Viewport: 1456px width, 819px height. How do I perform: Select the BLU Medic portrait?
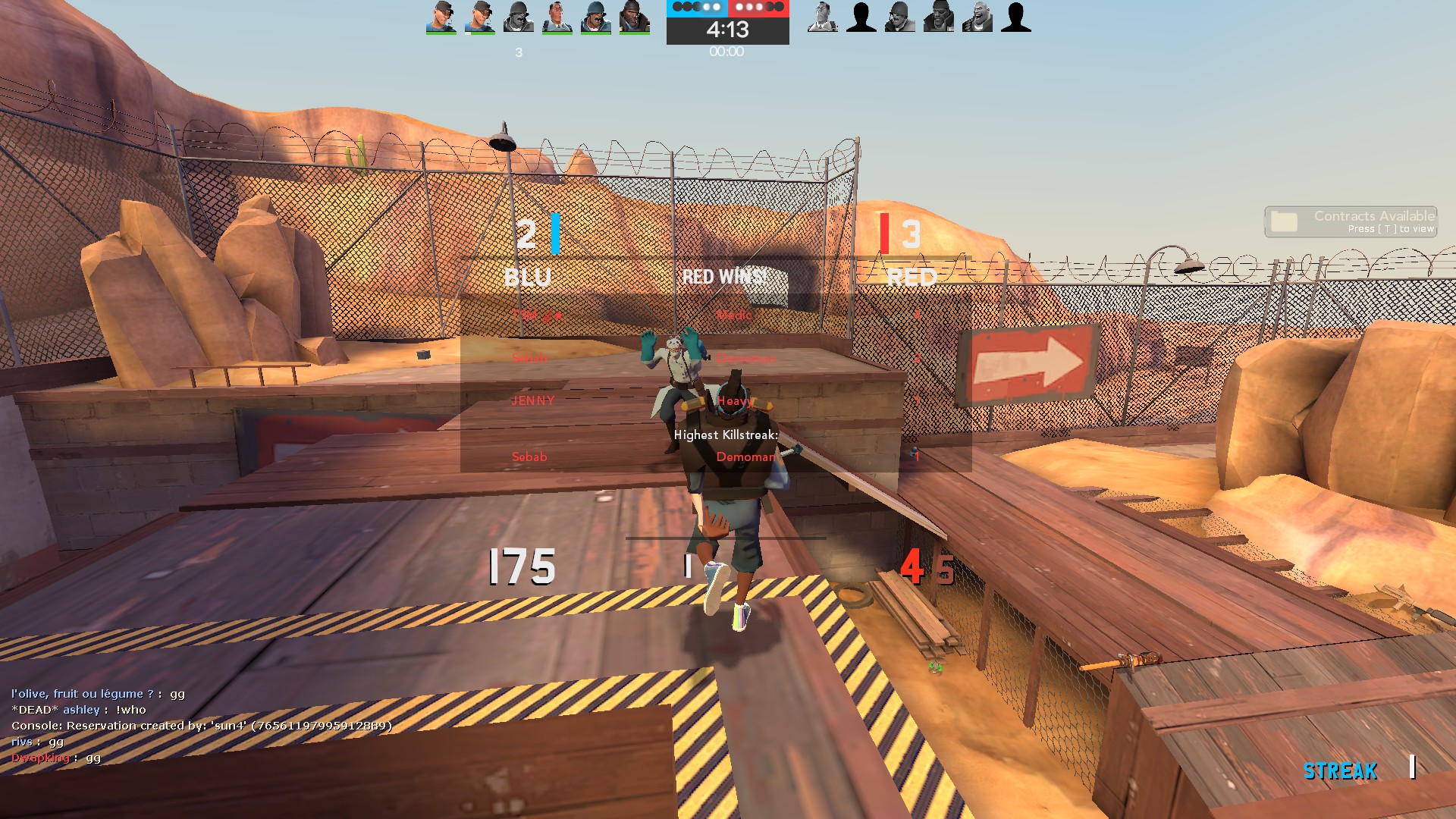[557, 17]
